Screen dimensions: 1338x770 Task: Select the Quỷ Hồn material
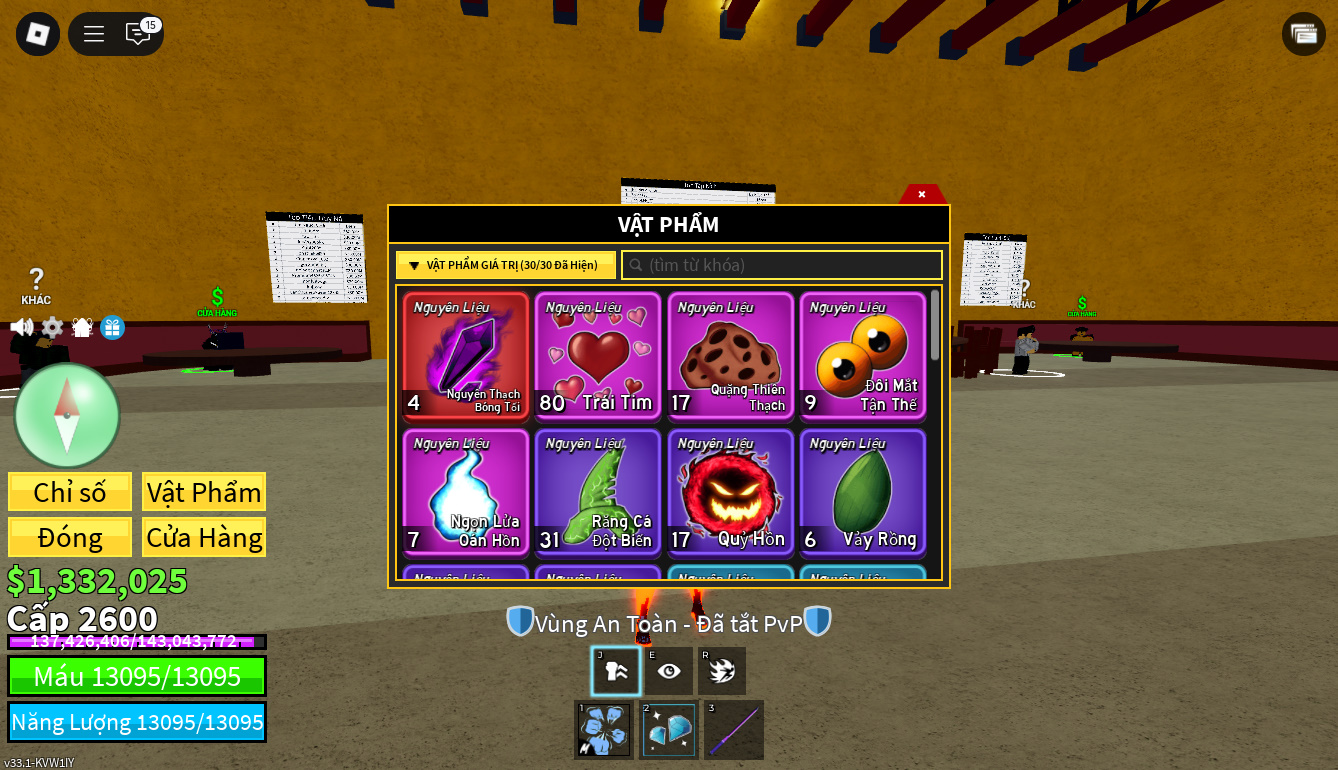point(730,492)
